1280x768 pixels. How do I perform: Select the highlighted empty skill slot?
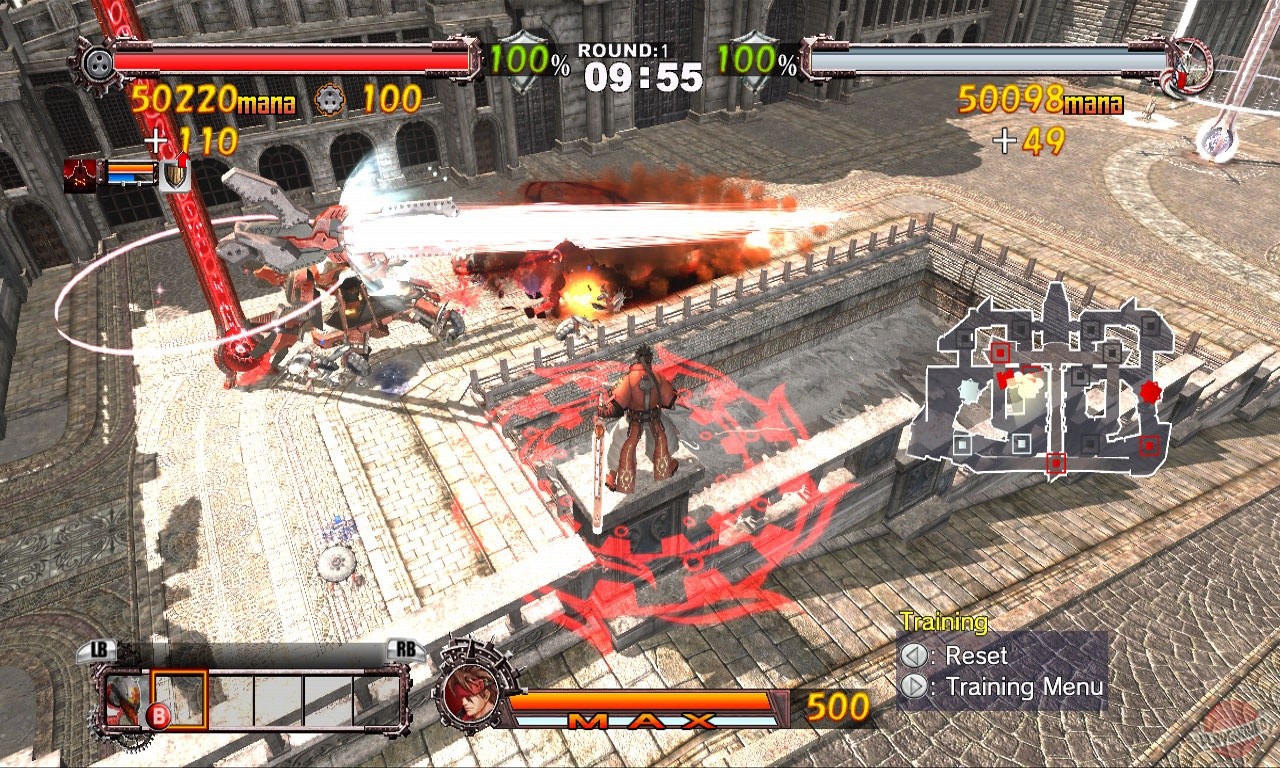(178, 698)
